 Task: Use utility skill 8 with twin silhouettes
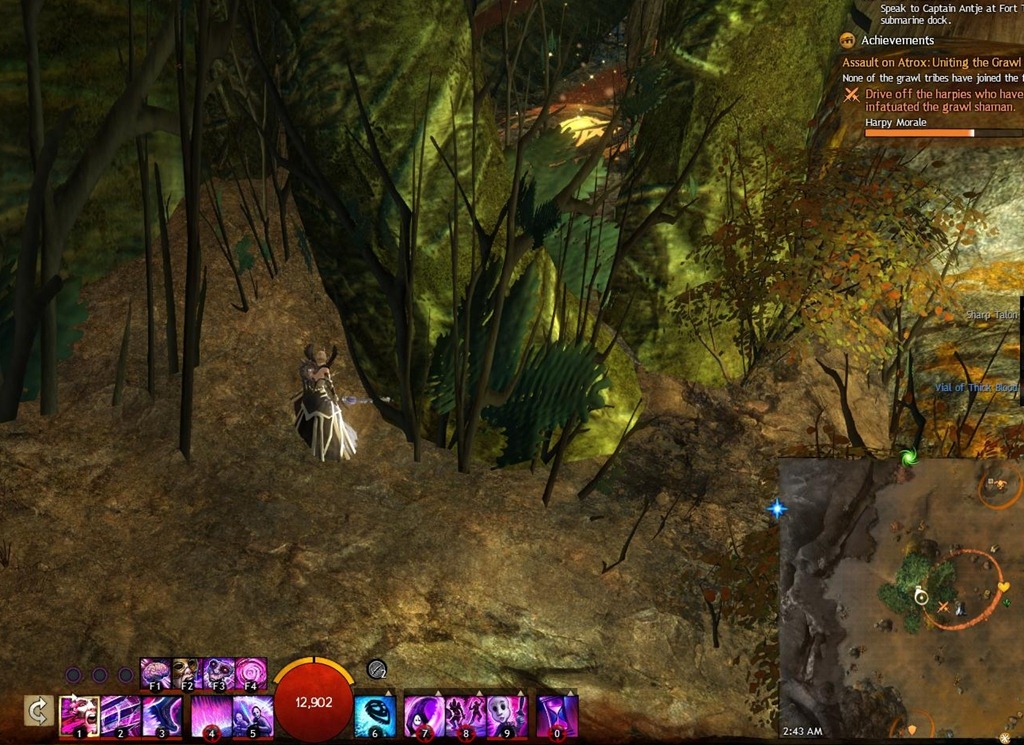[x=465, y=716]
